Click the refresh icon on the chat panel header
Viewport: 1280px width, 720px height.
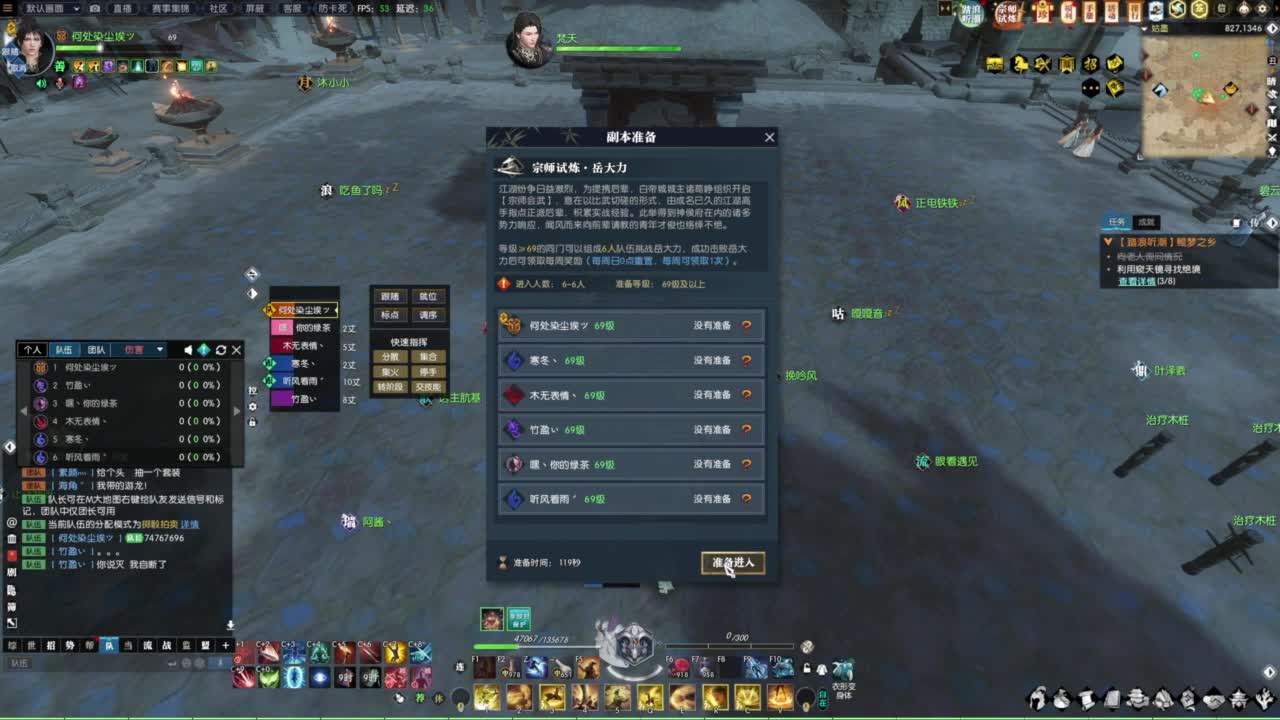[221, 350]
